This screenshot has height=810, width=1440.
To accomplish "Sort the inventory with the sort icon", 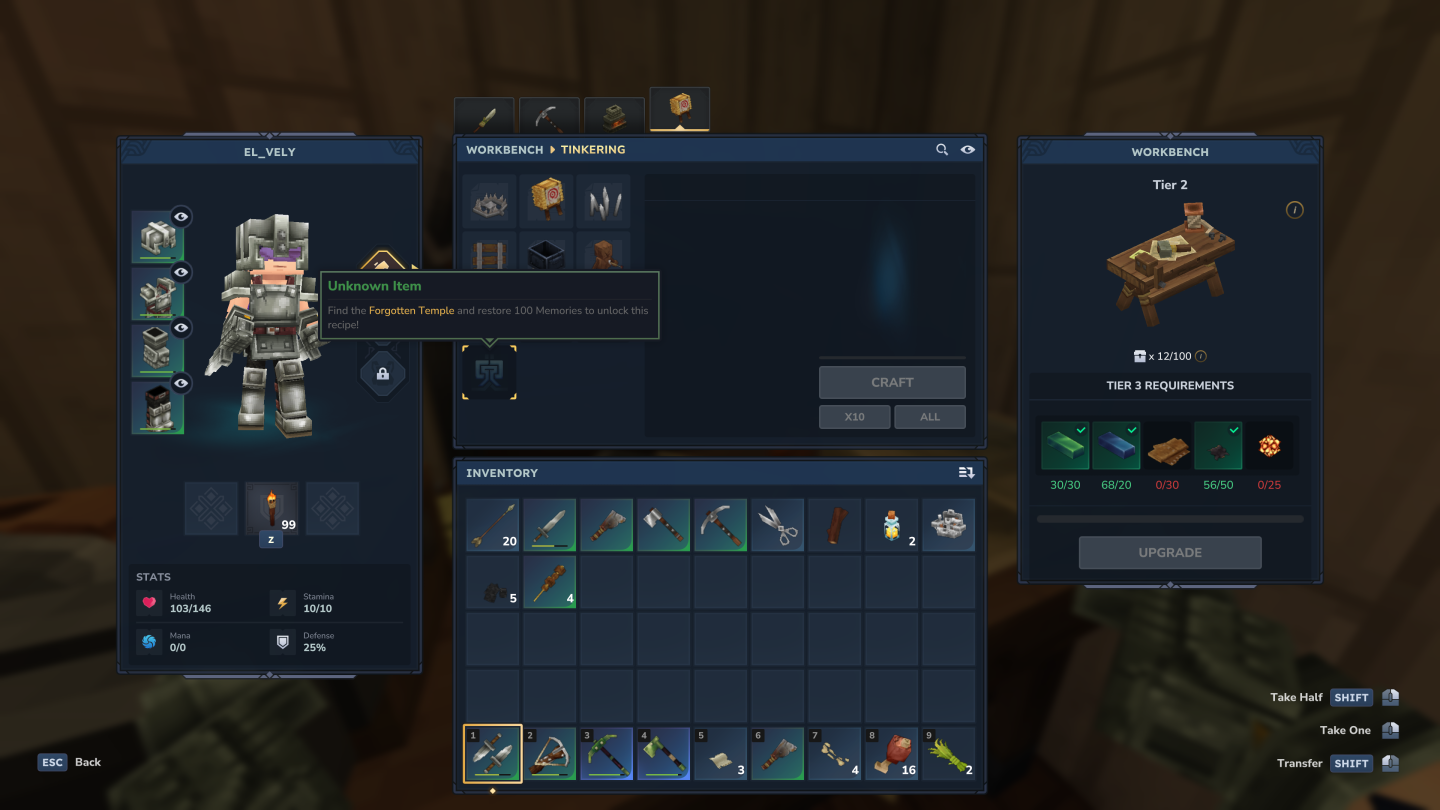I will pos(966,473).
